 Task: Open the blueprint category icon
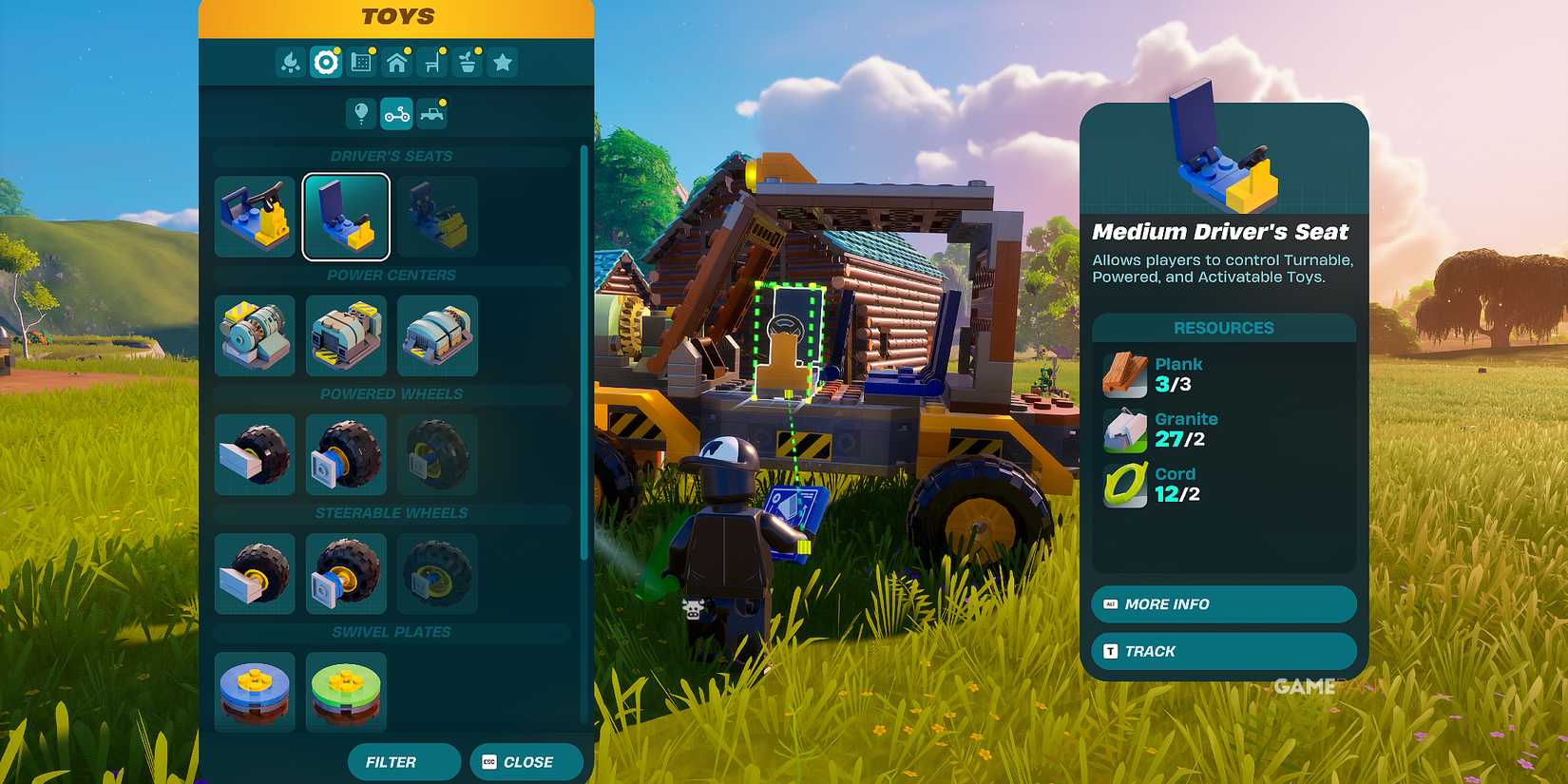[x=361, y=62]
